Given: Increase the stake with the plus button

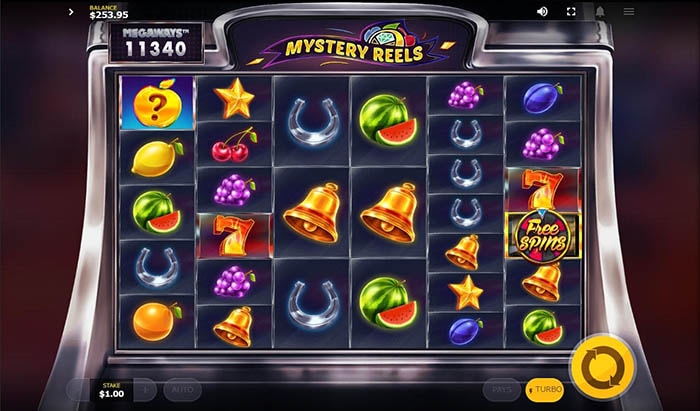Looking at the screenshot, I should coord(145,389).
